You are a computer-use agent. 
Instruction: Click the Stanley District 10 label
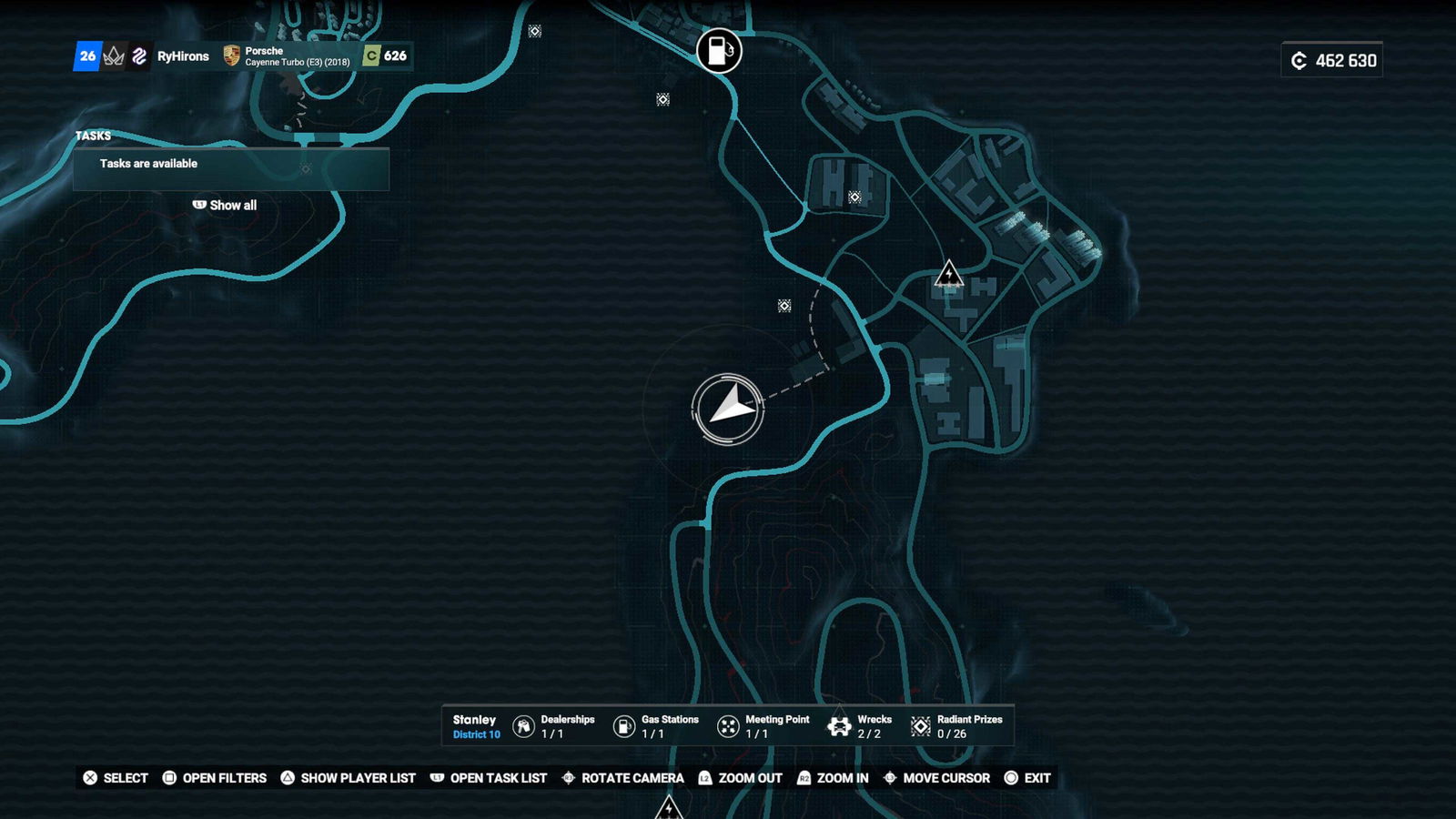tap(476, 726)
